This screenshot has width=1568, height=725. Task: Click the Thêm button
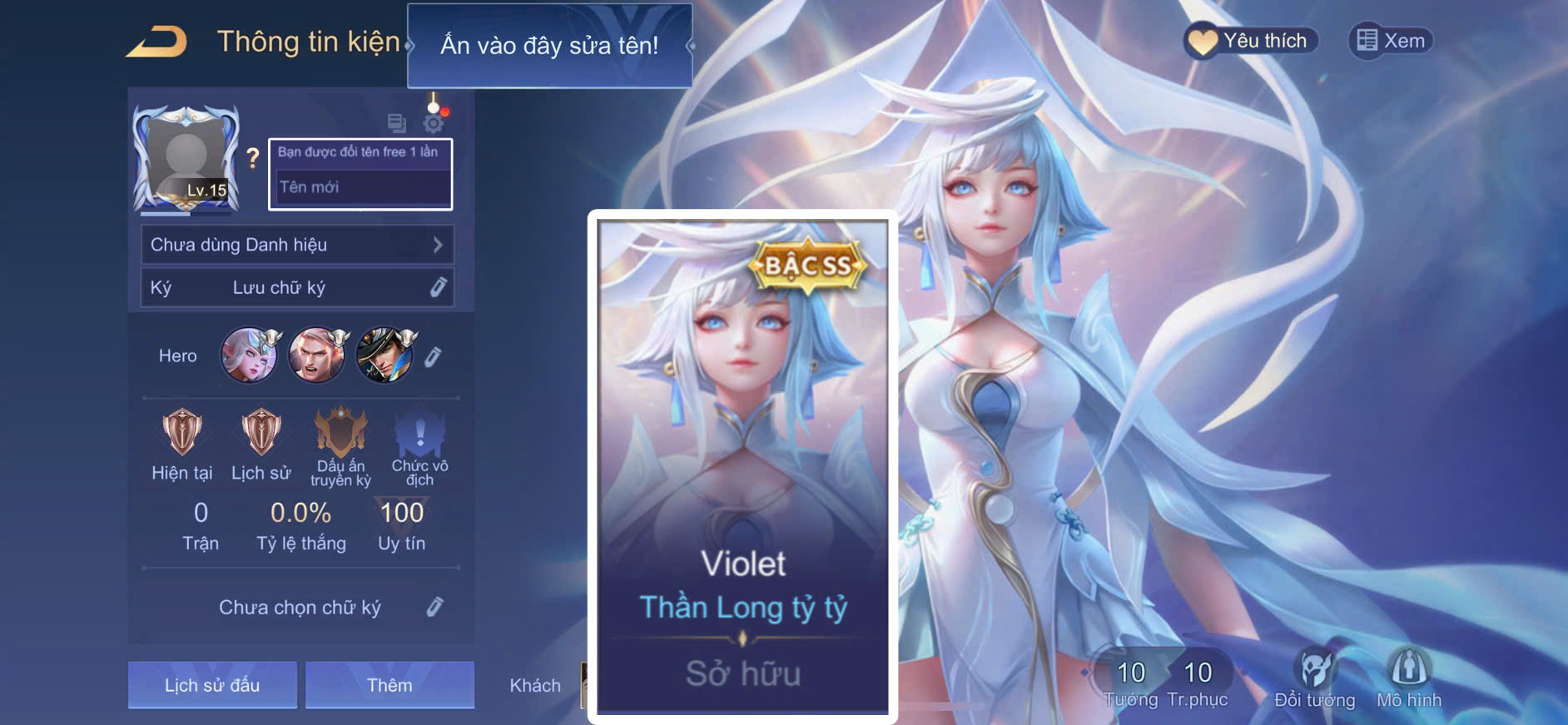pos(389,685)
